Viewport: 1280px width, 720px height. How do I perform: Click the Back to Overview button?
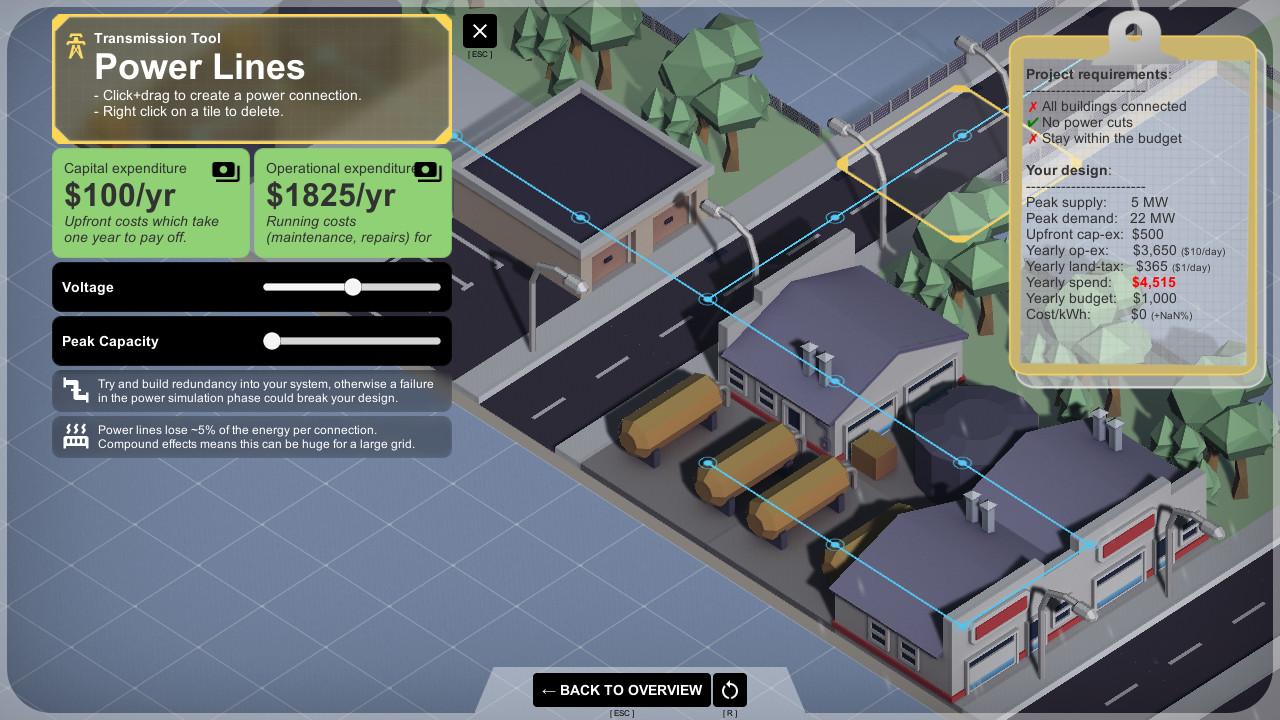pos(621,690)
